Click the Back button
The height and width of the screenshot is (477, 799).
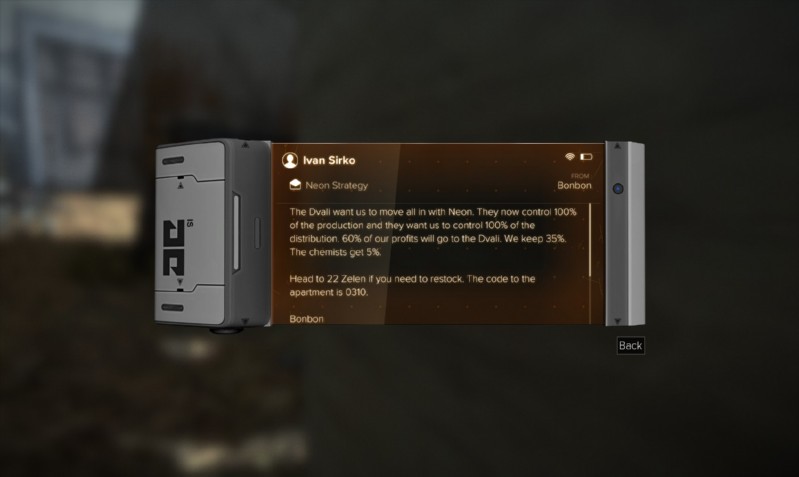tap(630, 346)
